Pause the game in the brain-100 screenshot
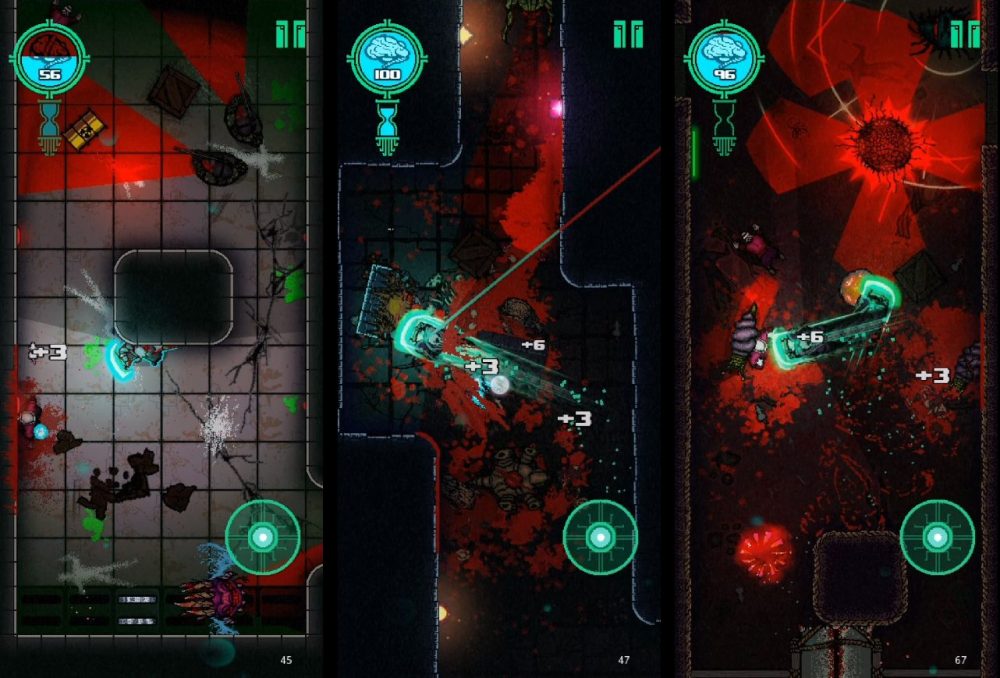 point(628,35)
